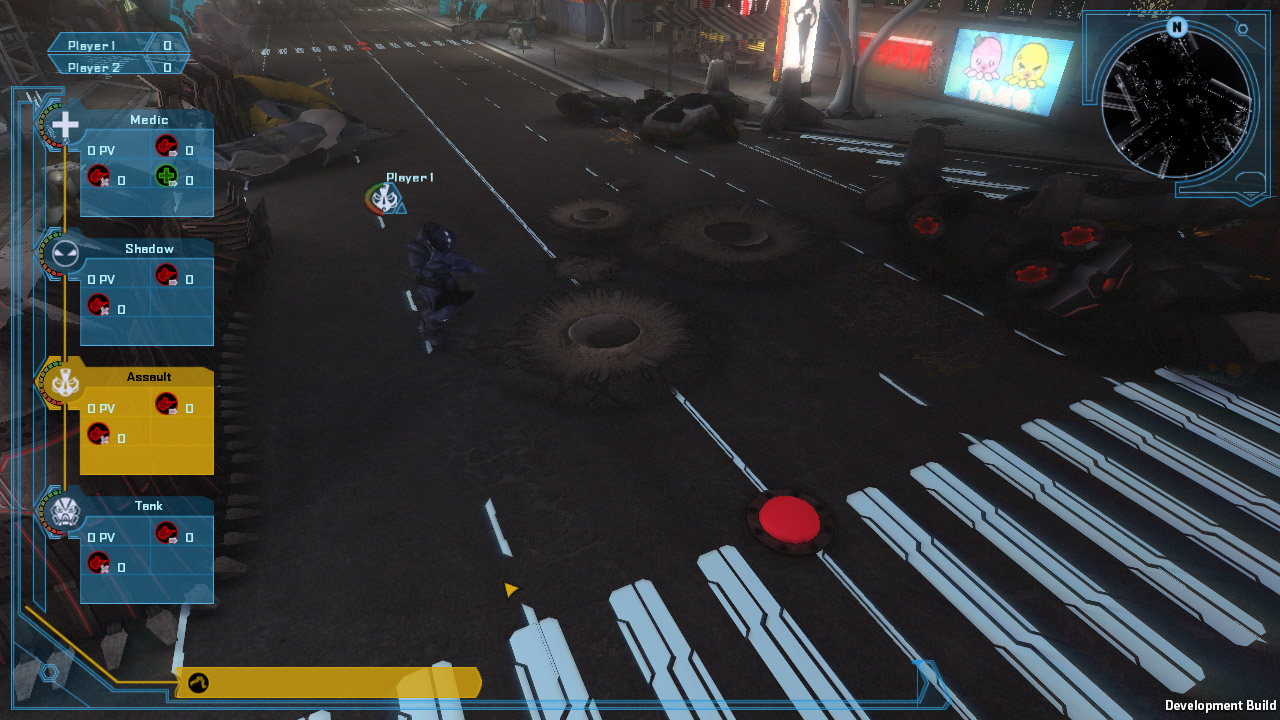Select the Medic class panel
This screenshot has width=1280, height=720.
[x=146, y=165]
